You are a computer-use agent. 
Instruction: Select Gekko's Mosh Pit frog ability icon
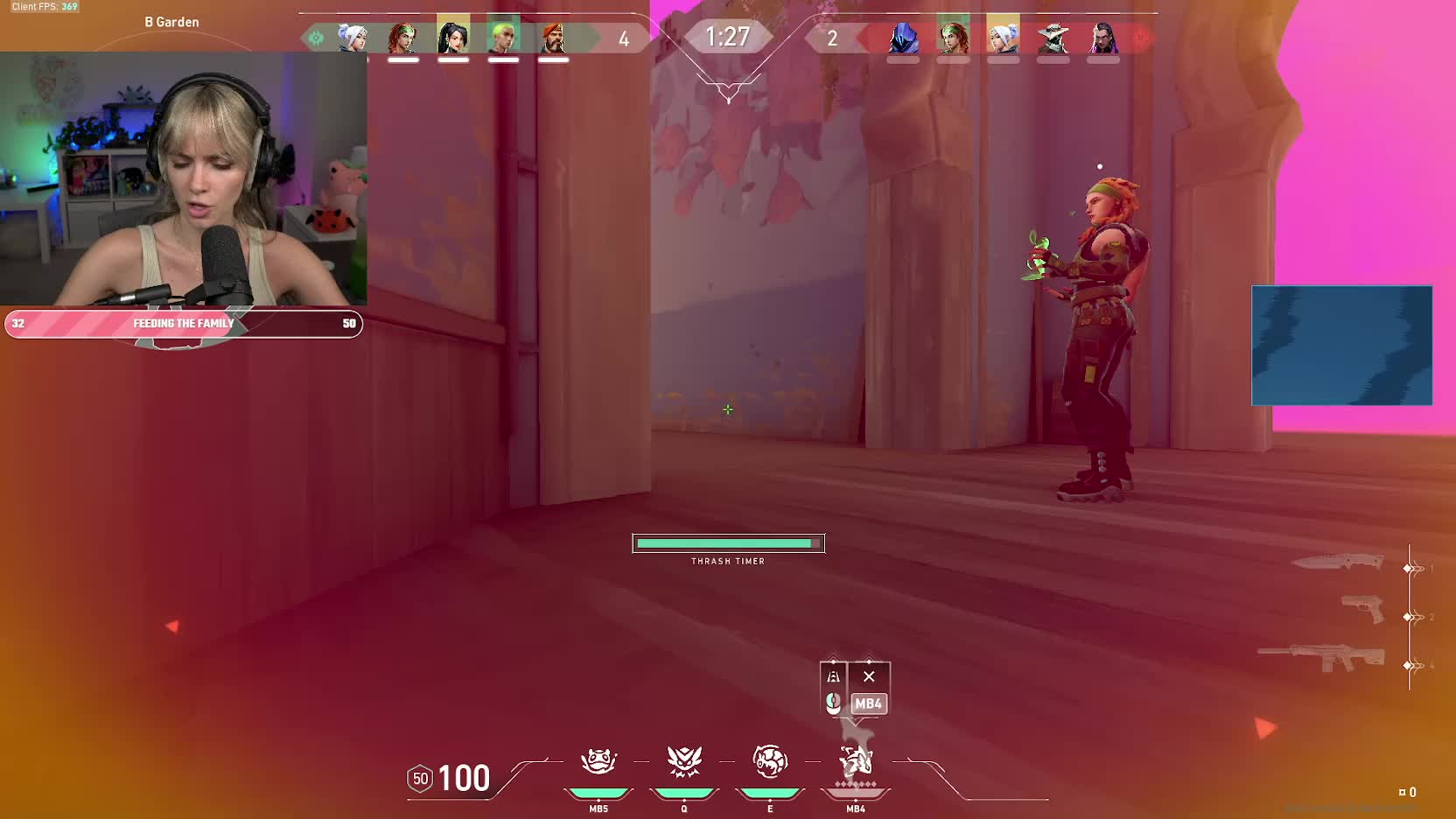598,761
